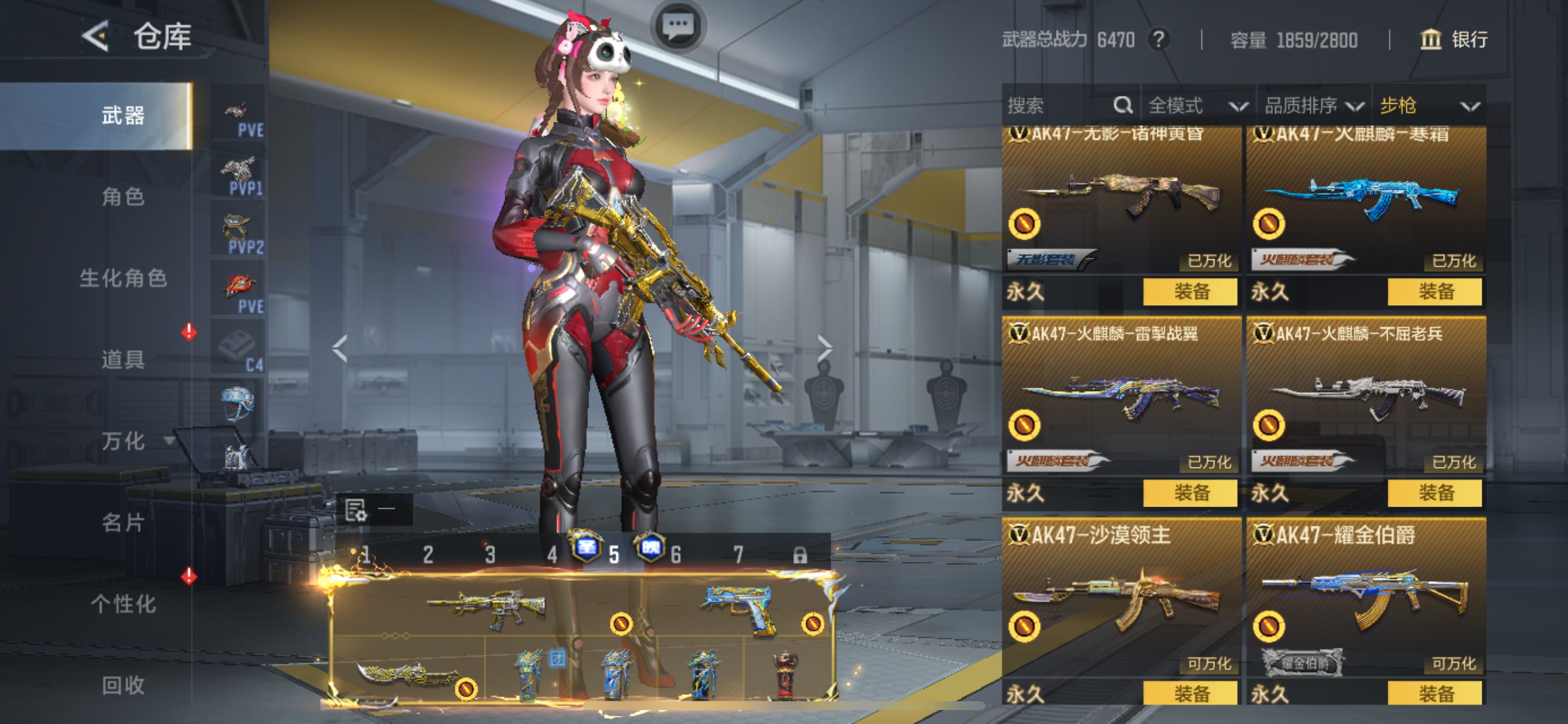Open the 银行 bank
The width and height of the screenshot is (1568, 724).
pos(1454,40)
